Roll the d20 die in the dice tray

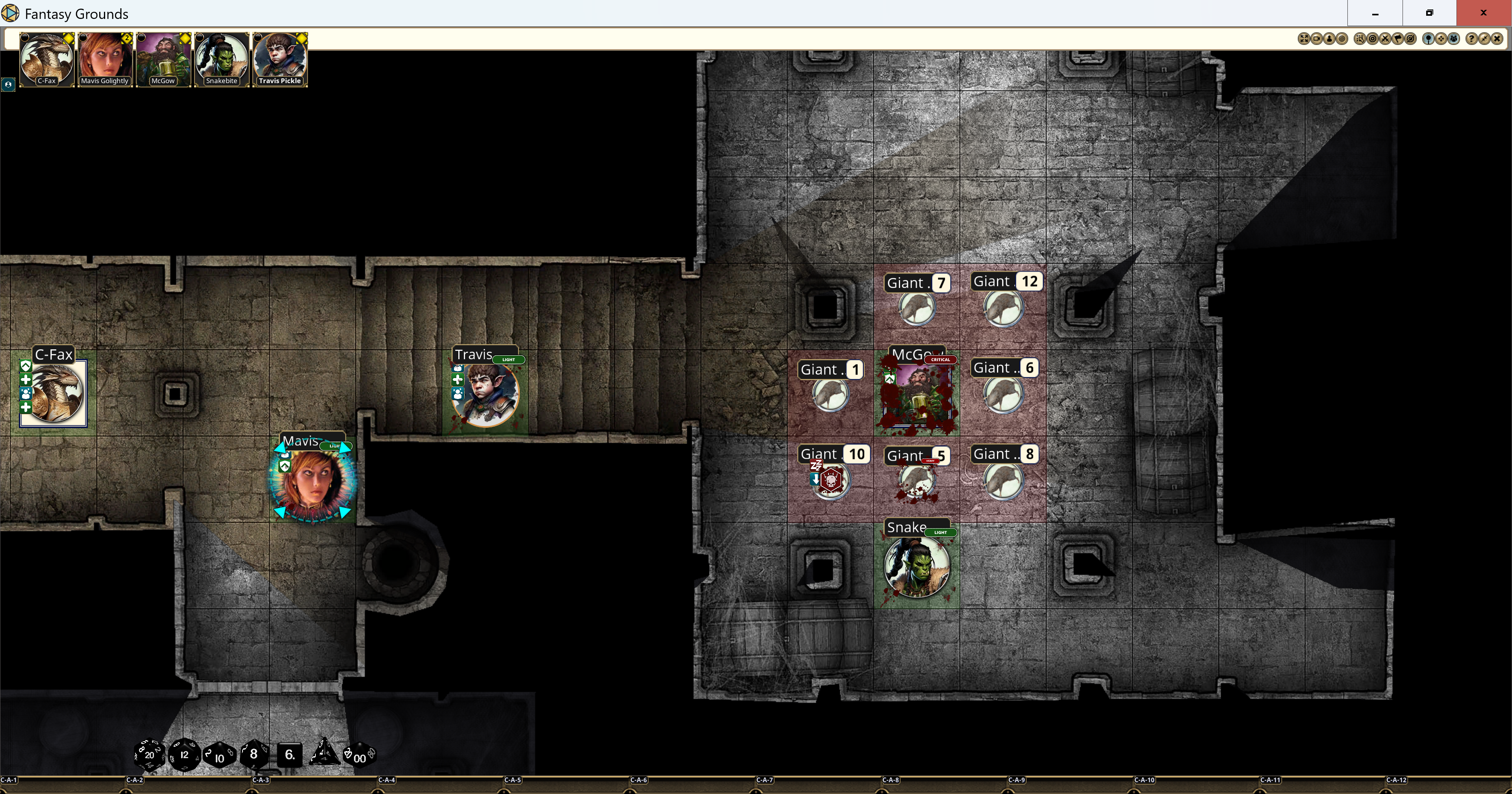click(x=150, y=755)
